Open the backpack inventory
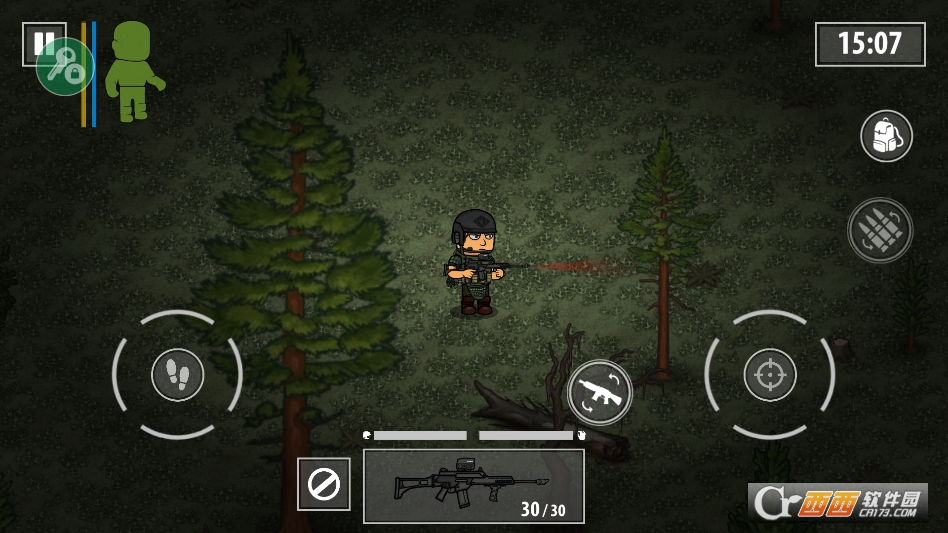 [886, 136]
